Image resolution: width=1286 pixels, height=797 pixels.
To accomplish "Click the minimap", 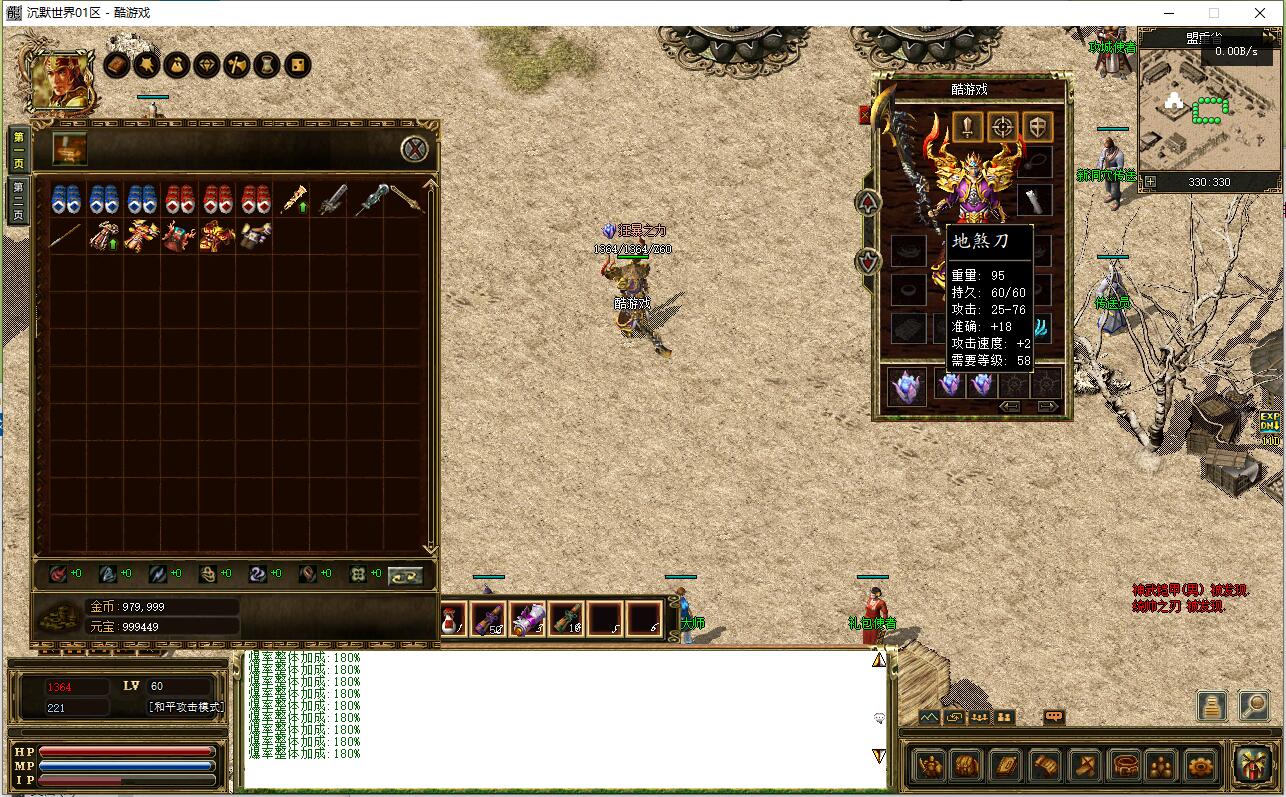I will click(x=1208, y=110).
